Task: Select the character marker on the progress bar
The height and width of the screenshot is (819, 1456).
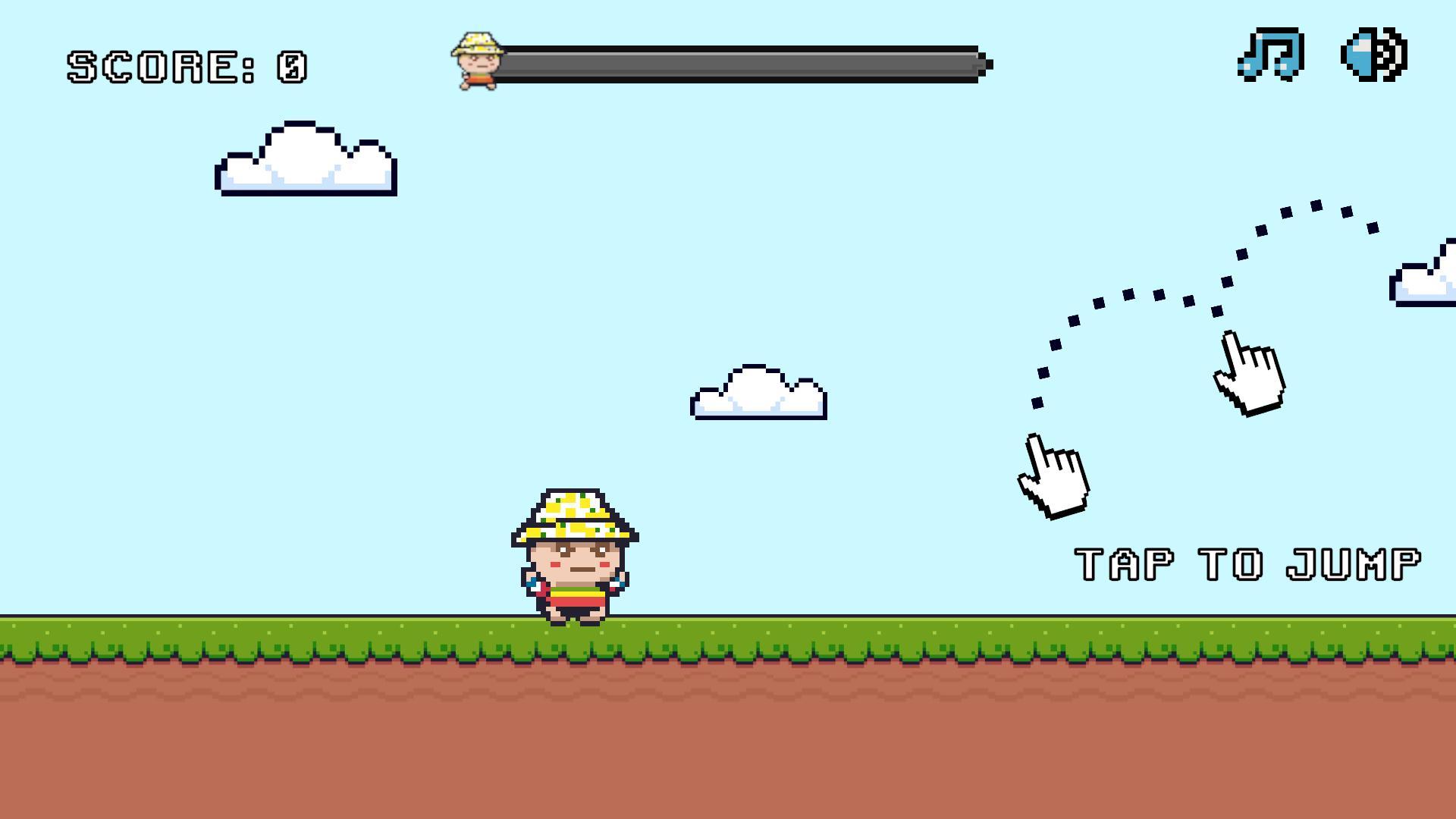Action: (x=478, y=61)
